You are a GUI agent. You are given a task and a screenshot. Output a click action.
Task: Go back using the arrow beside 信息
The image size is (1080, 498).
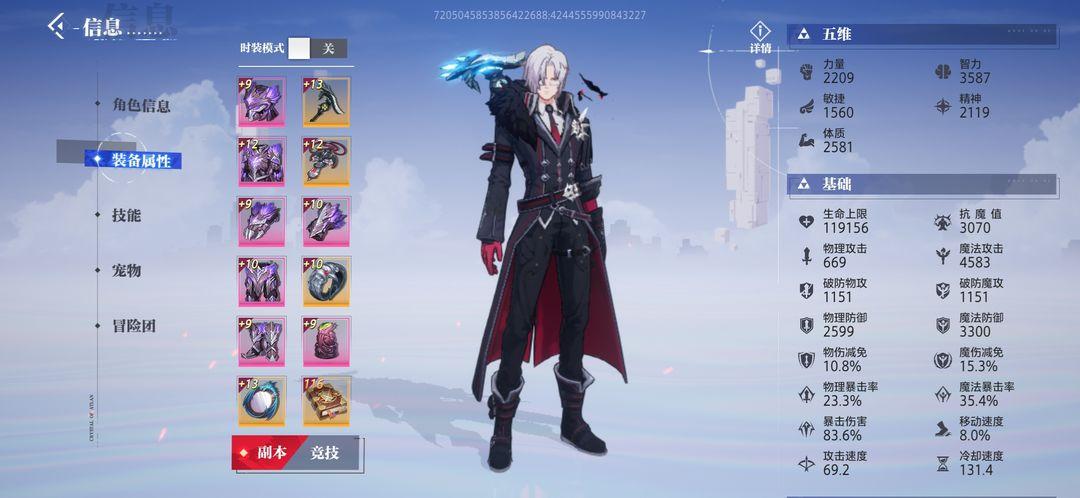57,26
